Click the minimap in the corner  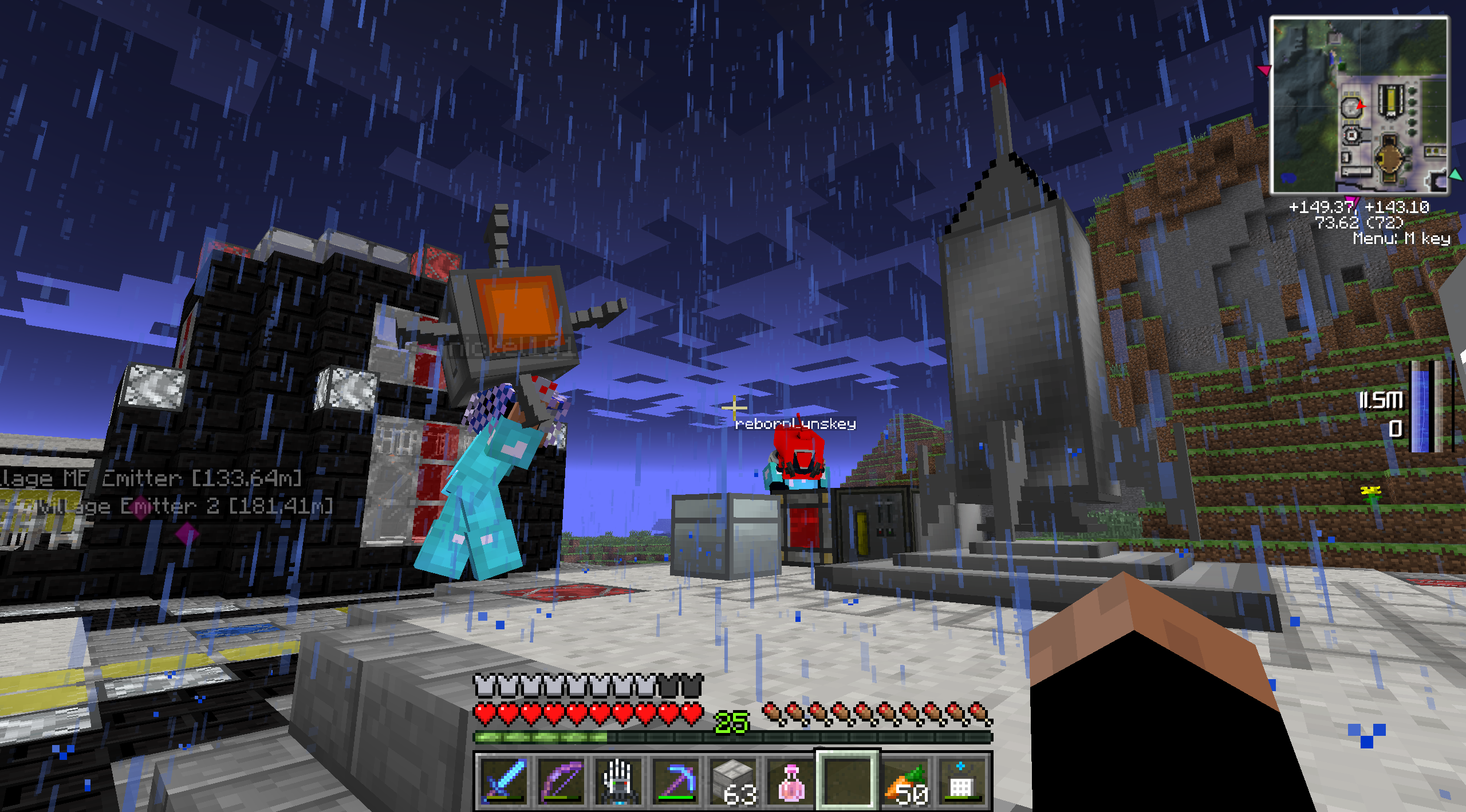click(x=1359, y=105)
